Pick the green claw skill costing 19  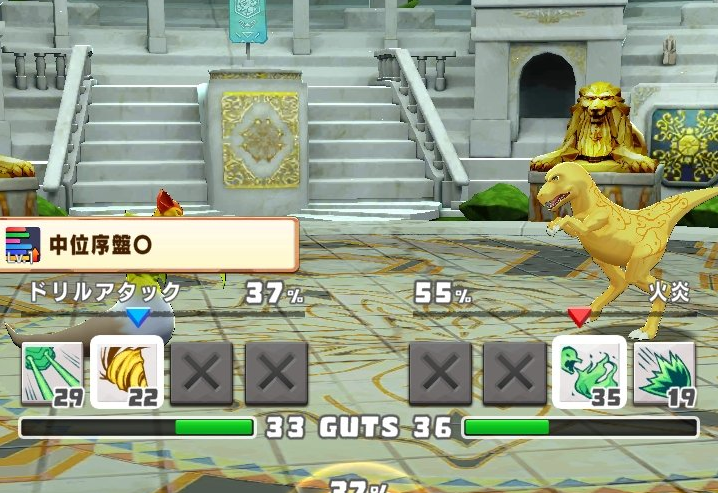[664, 373]
